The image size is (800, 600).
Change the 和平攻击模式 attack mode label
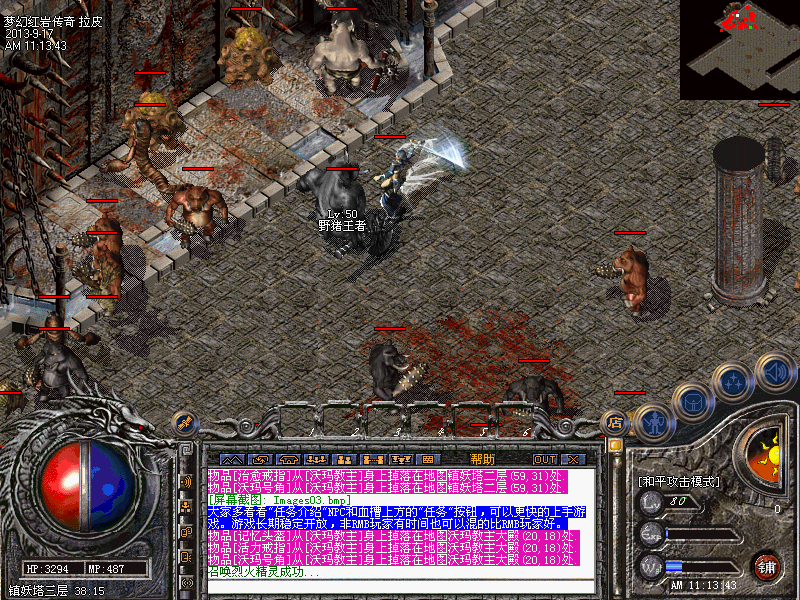[680, 482]
